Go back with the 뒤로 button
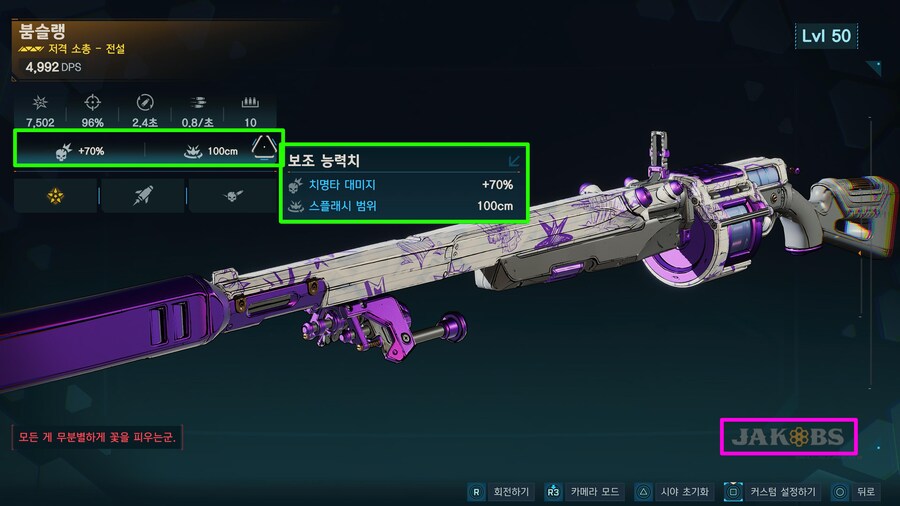 (x=856, y=492)
